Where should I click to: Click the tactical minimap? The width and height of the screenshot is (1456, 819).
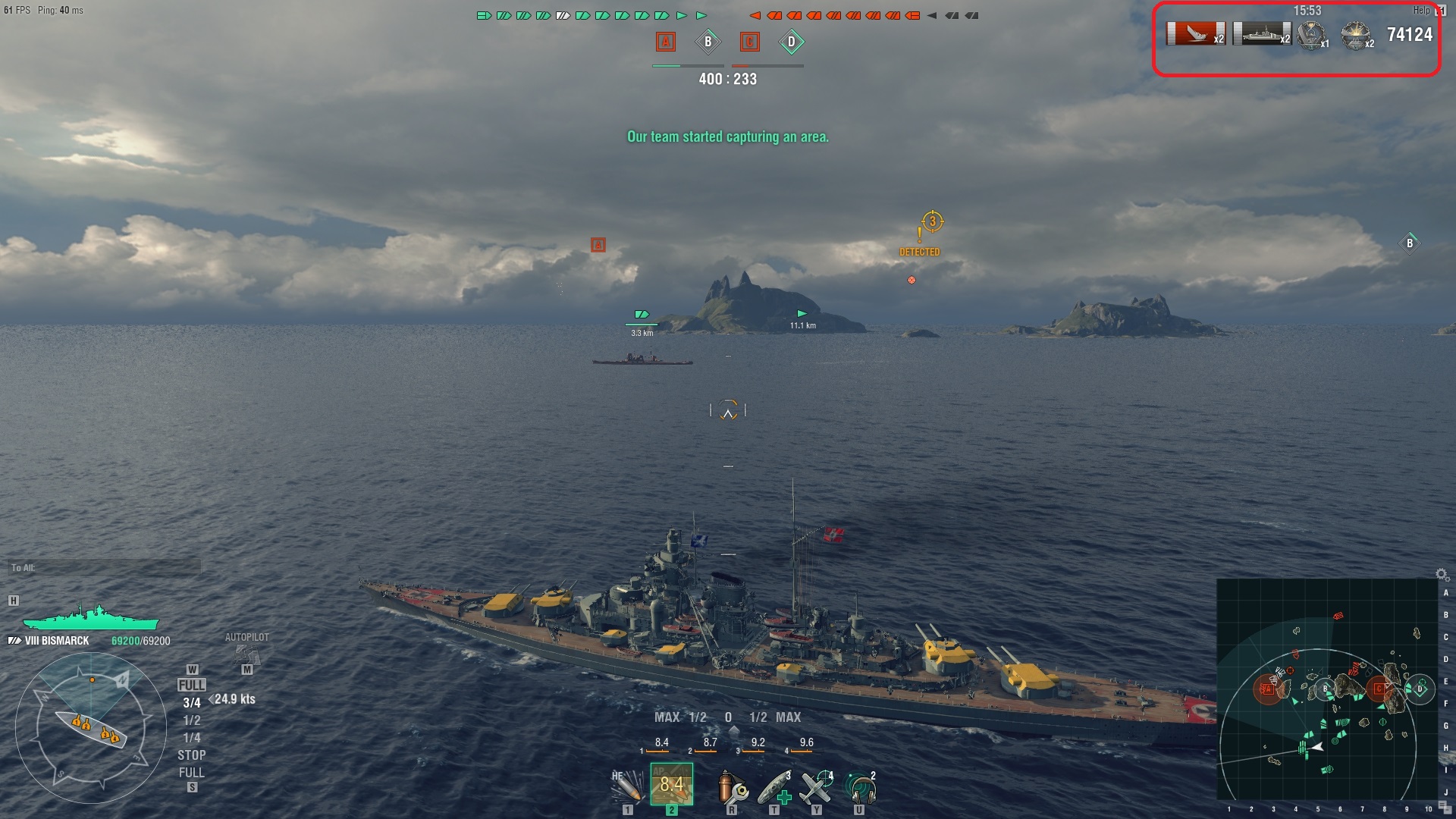[x=1327, y=689]
